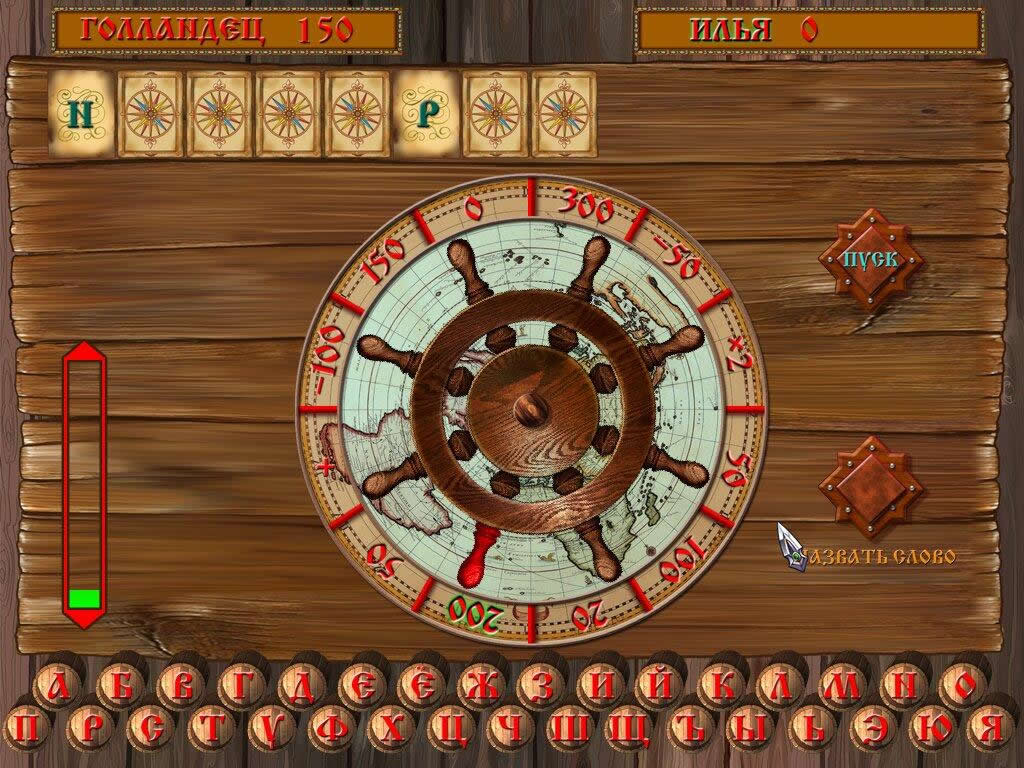Pick the letter Ц barrel

(x=452, y=728)
